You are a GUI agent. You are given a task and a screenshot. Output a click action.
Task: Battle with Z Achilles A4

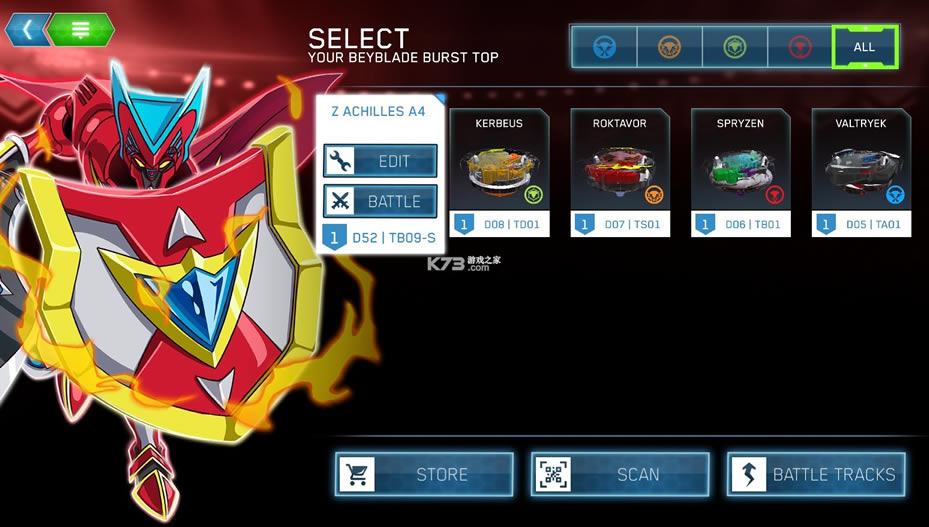point(380,201)
